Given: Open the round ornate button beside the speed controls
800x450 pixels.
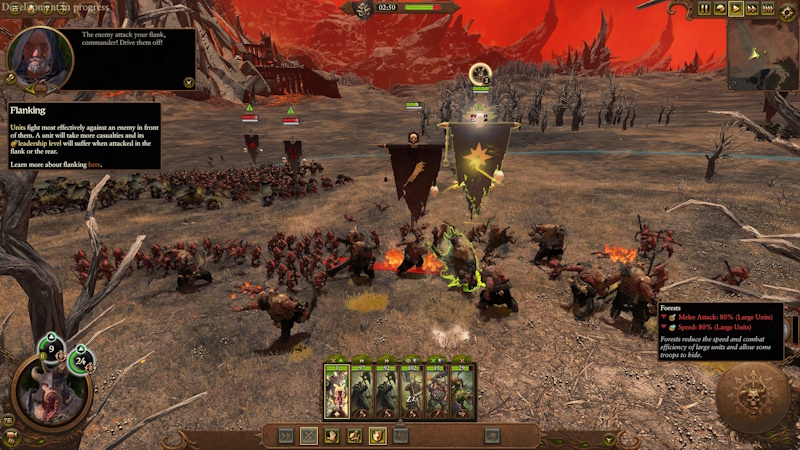Looking at the screenshot, I should pos(787,9).
